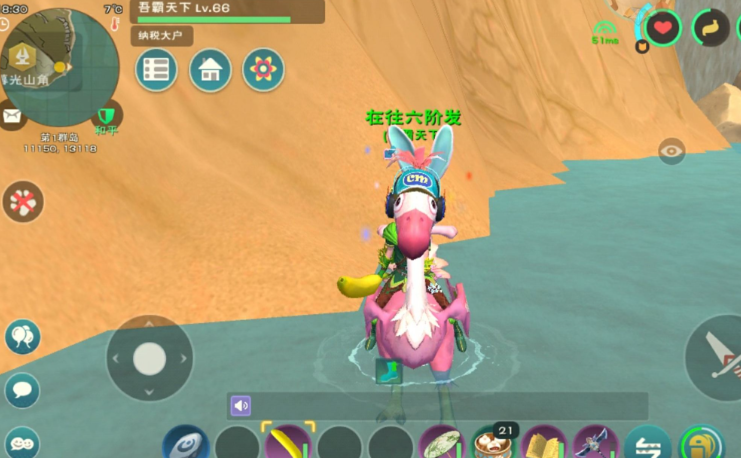Tap the sword attack button

(718, 356)
